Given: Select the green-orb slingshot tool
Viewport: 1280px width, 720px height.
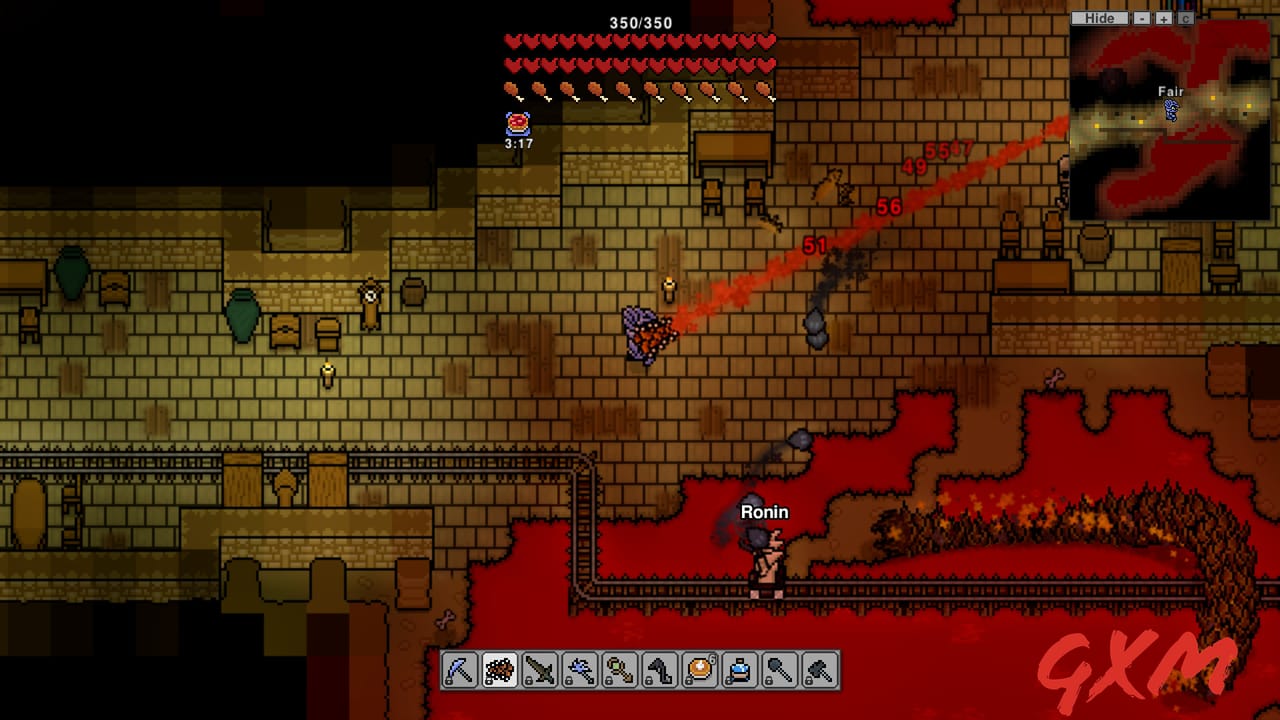Looking at the screenshot, I should [x=619, y=669].
